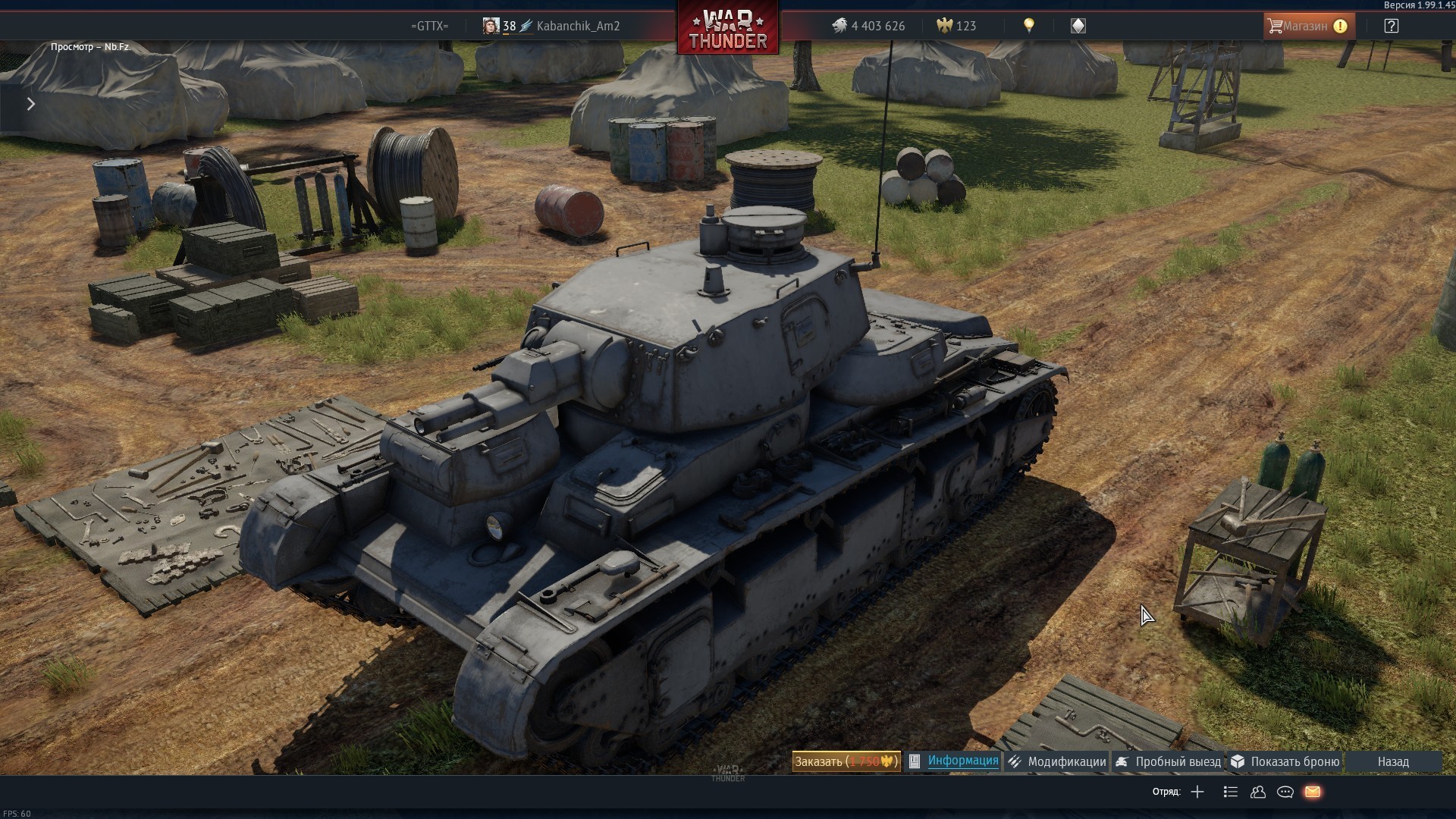Image resolution: width=1456 pixels, height=819 pixels.
Task: Toggle Показать броню armor view
Action: tap(1286, 761)
